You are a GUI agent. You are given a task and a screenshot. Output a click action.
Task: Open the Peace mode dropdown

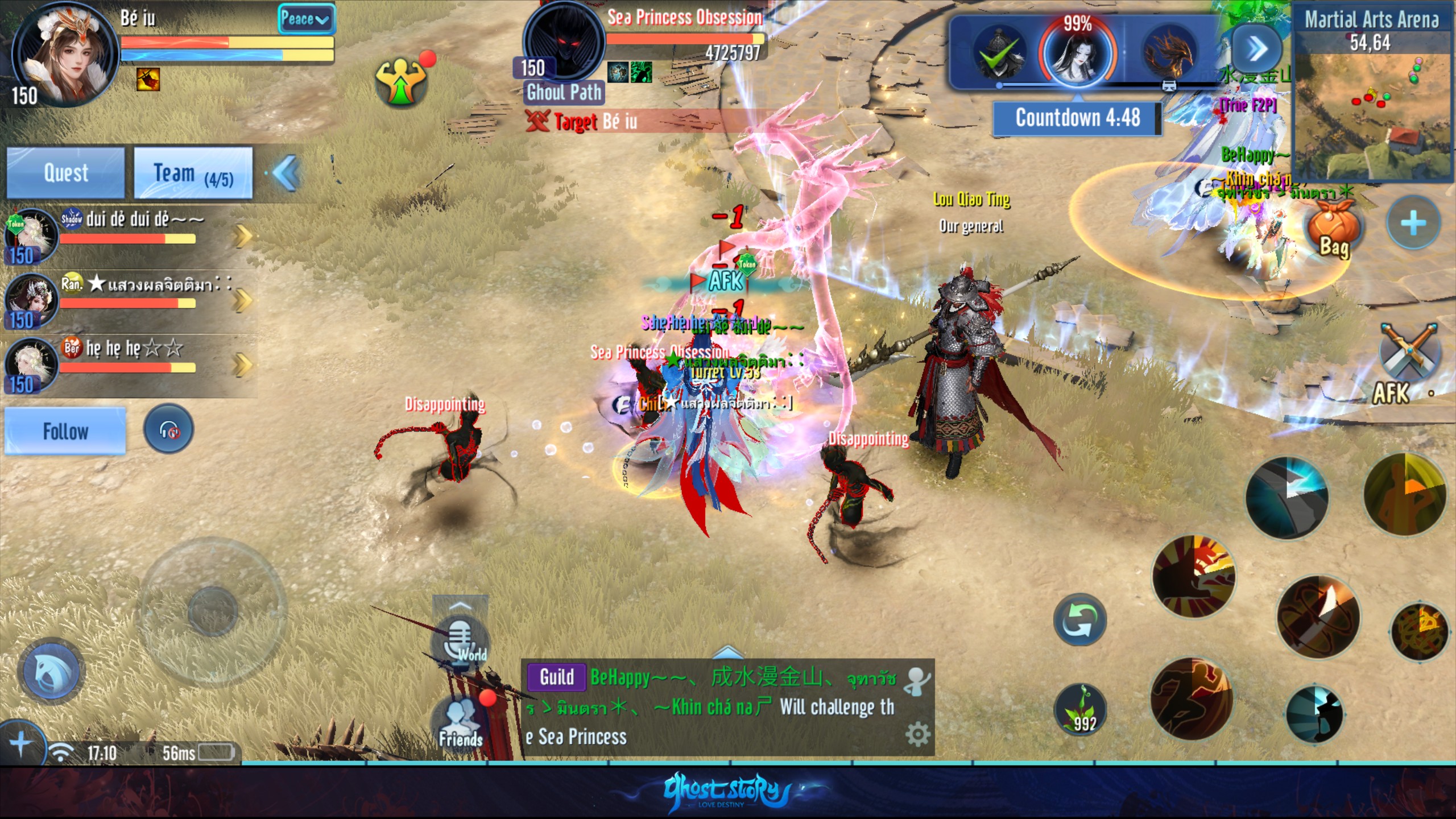tap(305, 20)
